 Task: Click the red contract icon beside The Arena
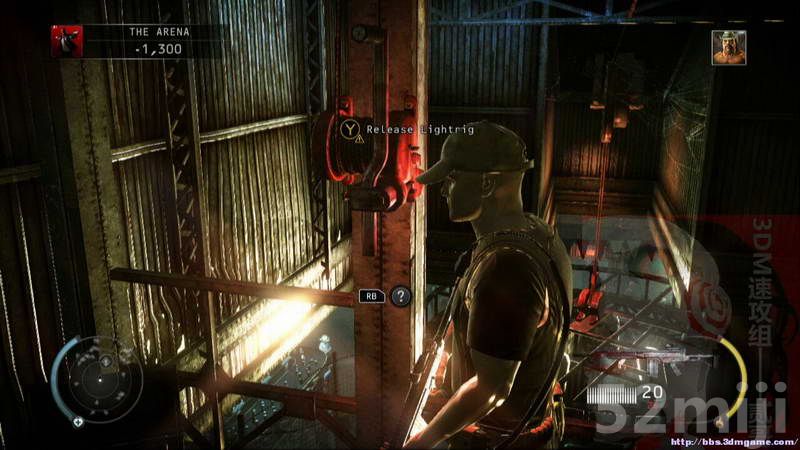(x=68, y=41)
